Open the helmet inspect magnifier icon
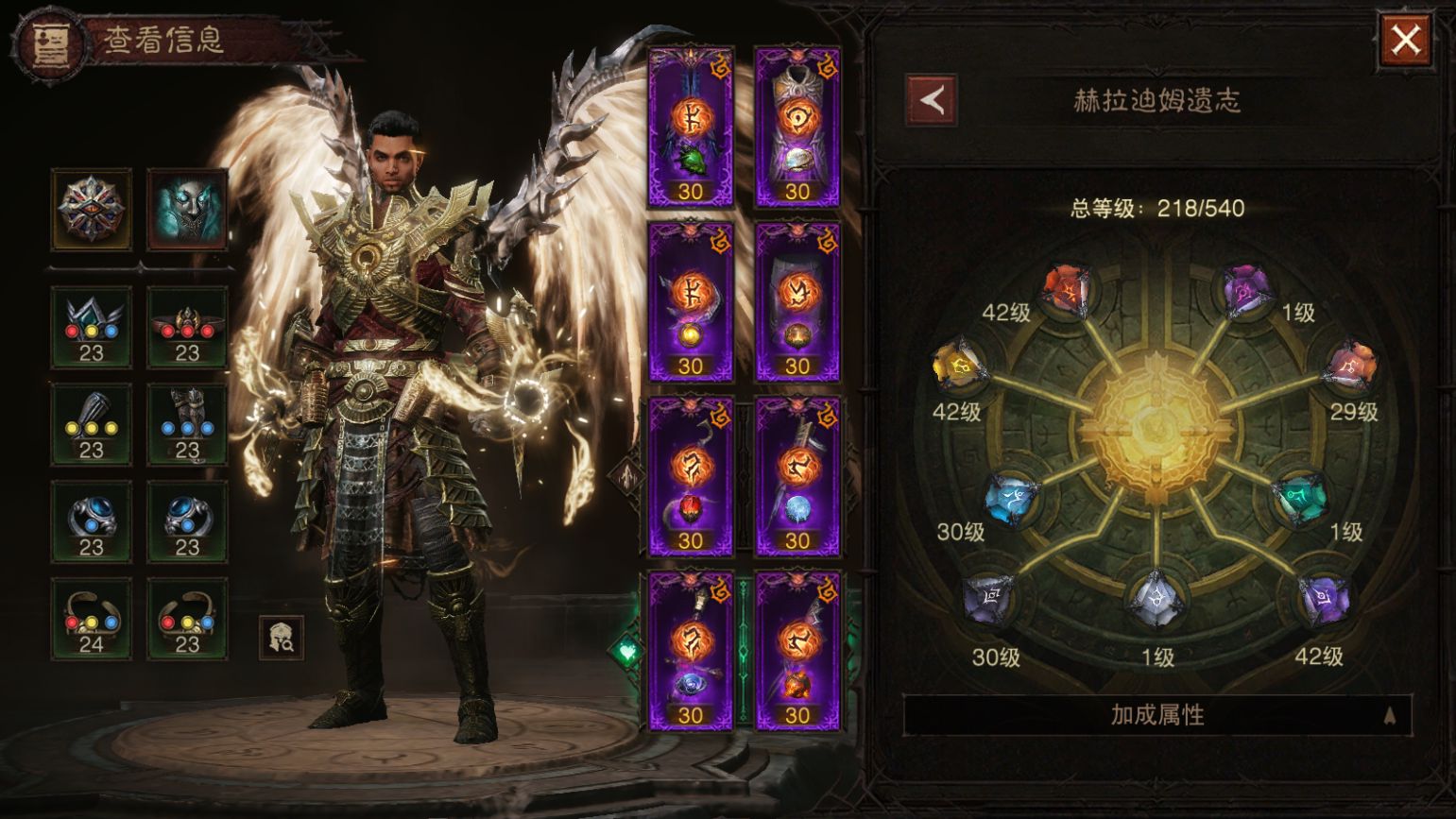1456x819 pixels. [282, 638]
